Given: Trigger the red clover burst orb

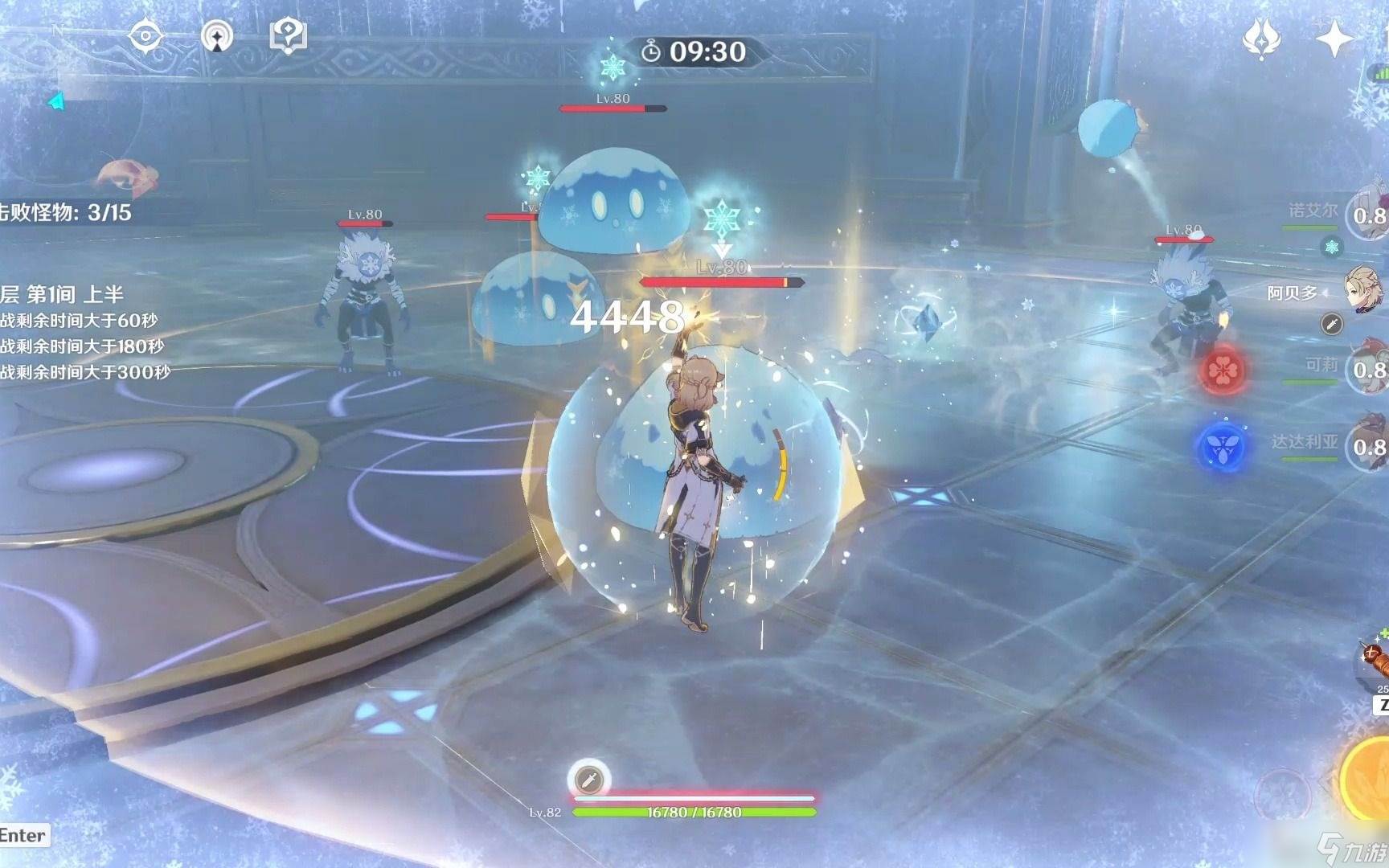Looking at the screenshot, I should click(1223, 371).
